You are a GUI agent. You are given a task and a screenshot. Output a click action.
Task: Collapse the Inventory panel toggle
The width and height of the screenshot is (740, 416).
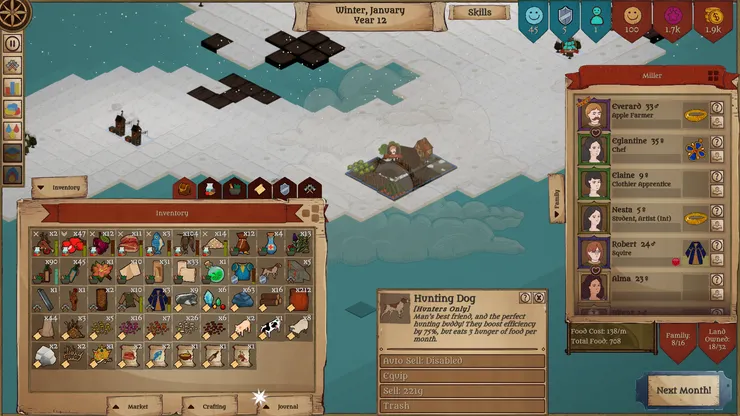pyautogui.click(x=60, y=187)
